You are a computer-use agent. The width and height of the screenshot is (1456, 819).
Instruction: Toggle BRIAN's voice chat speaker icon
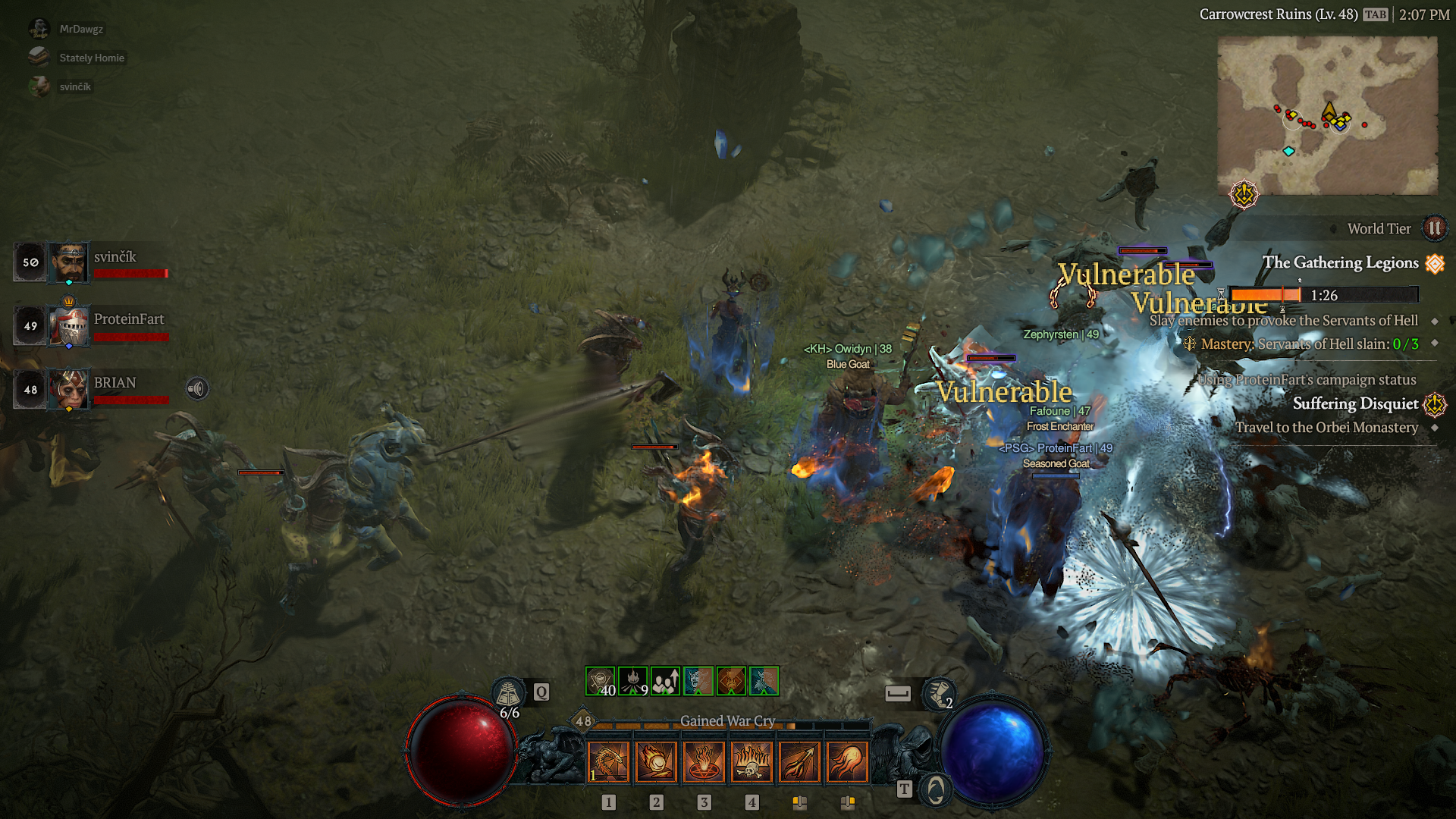pos(197,389)
